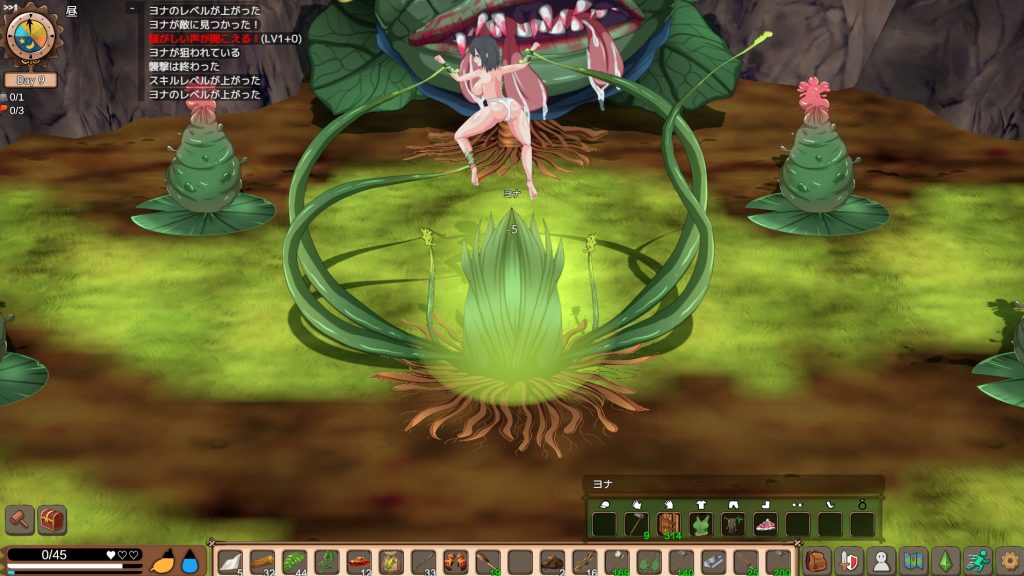Select the green fern leaf hotbar slot
Image resolution: width=1024 pixels, height=576 pixels.
pos(295,562)
